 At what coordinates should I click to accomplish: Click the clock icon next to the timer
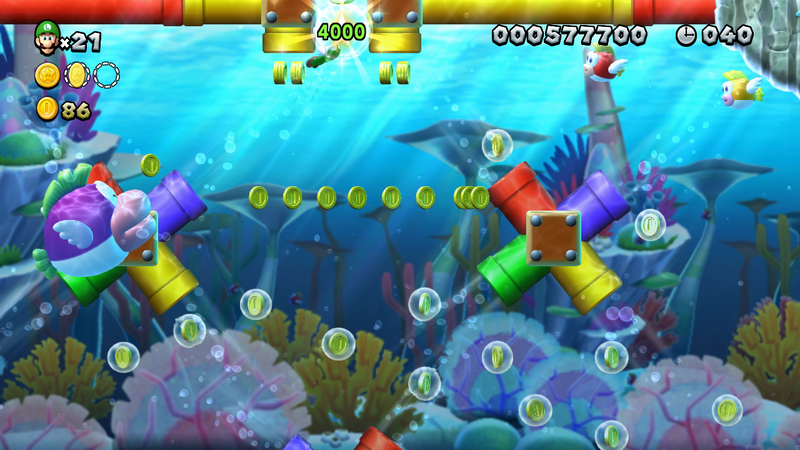(686, 35)
